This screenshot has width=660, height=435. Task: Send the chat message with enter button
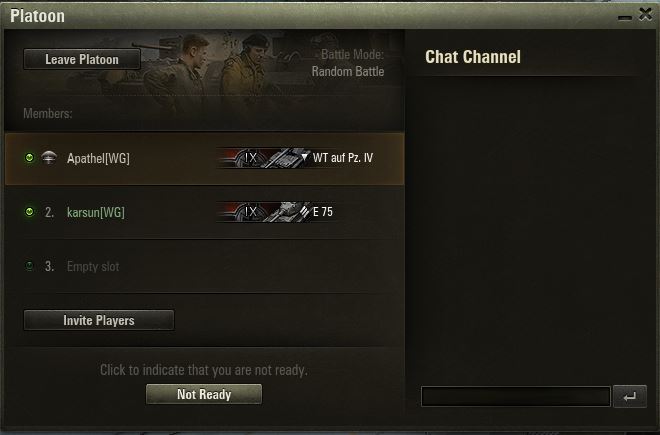point(628,397)
